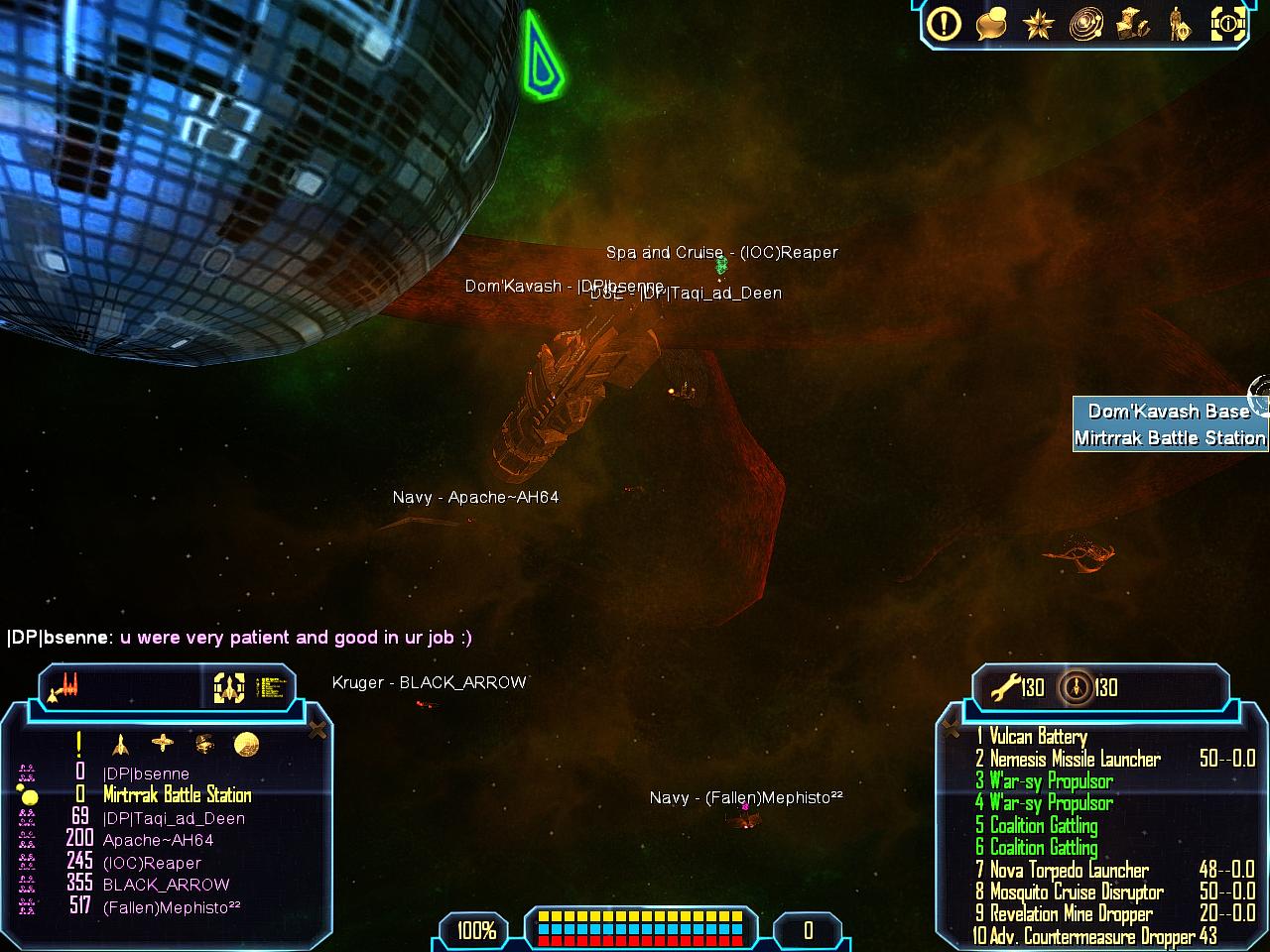Click the Dom'Kavash Base waypoint label
The image size is (1270, 952).
(1169, 412)
